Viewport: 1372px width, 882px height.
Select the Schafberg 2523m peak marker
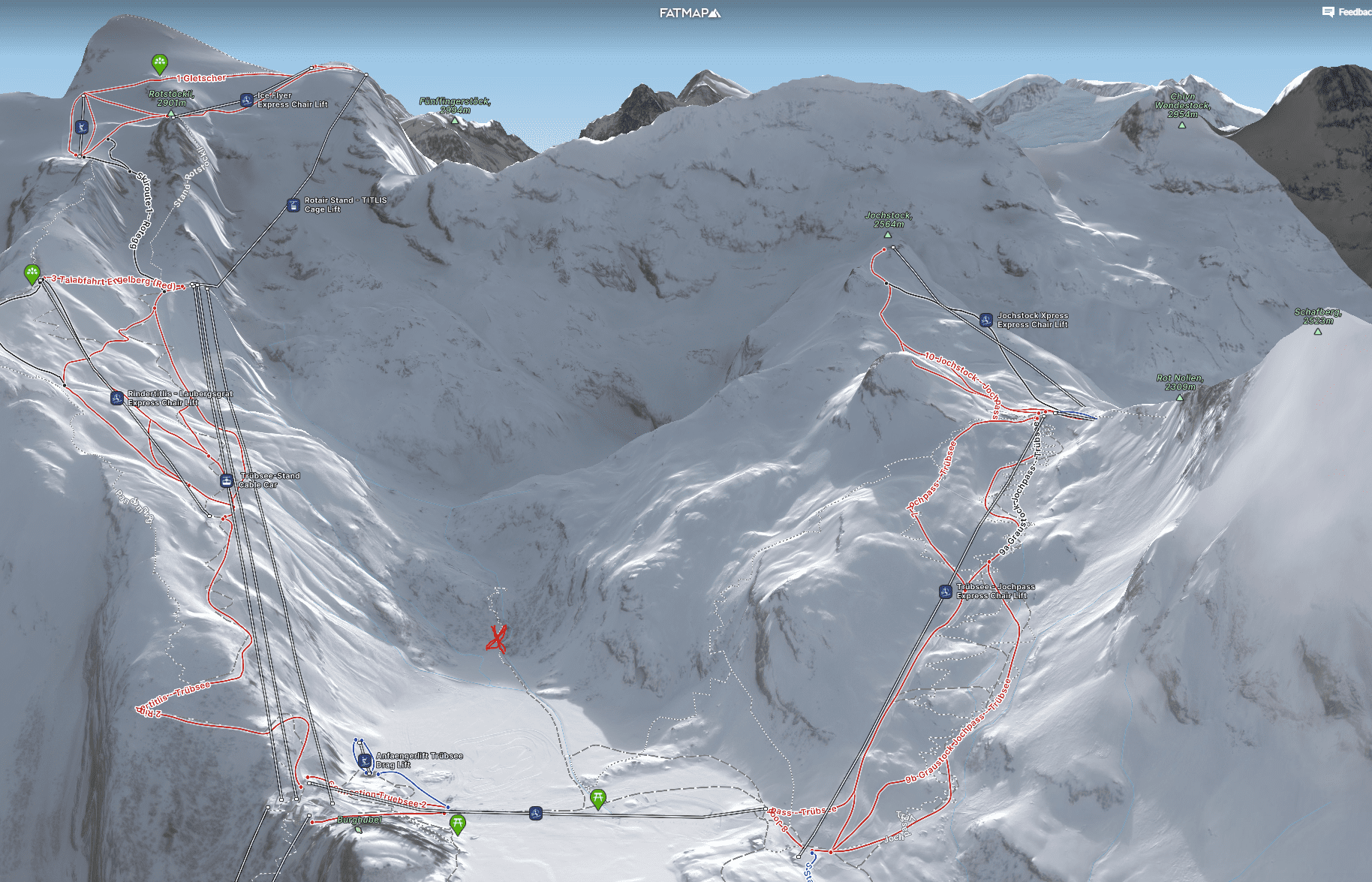click(1317, 331)
